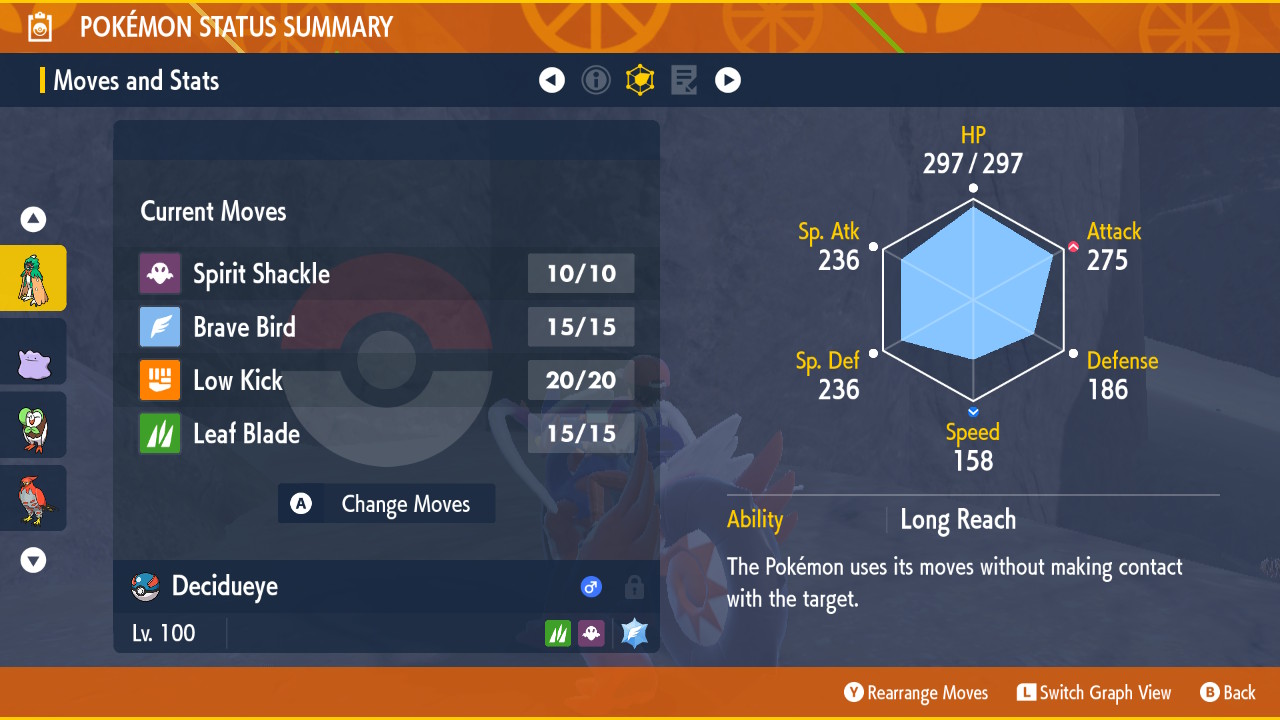Go to the previous summary page arrow
The height and width of the screenshot is (720, 1280).
552,80
